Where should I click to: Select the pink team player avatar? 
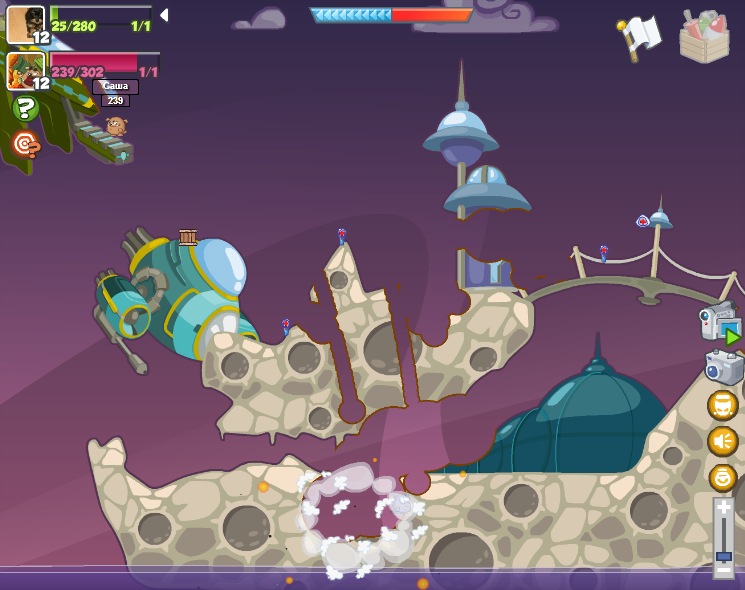pos(26,70)
